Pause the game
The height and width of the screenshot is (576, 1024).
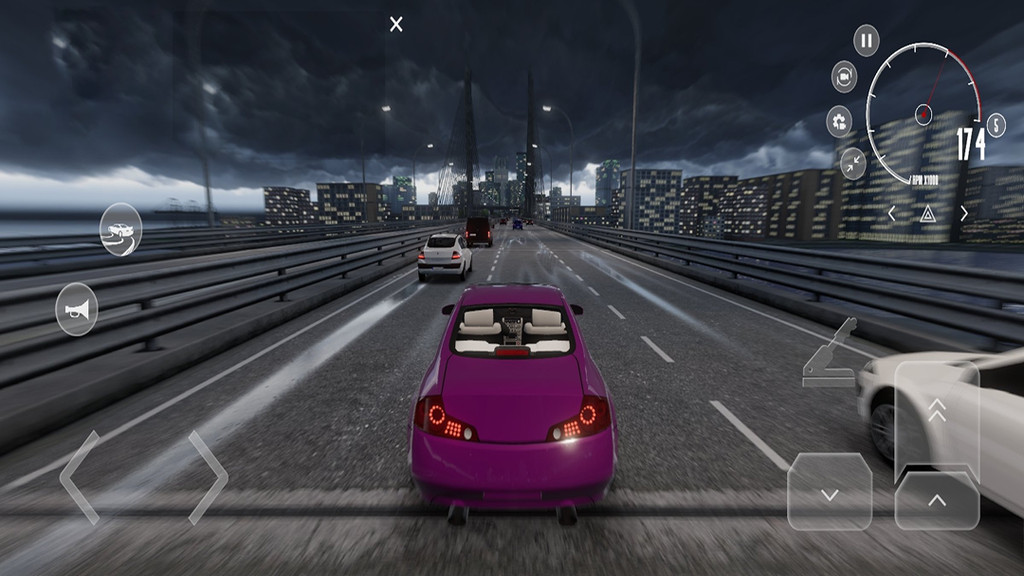866,41
